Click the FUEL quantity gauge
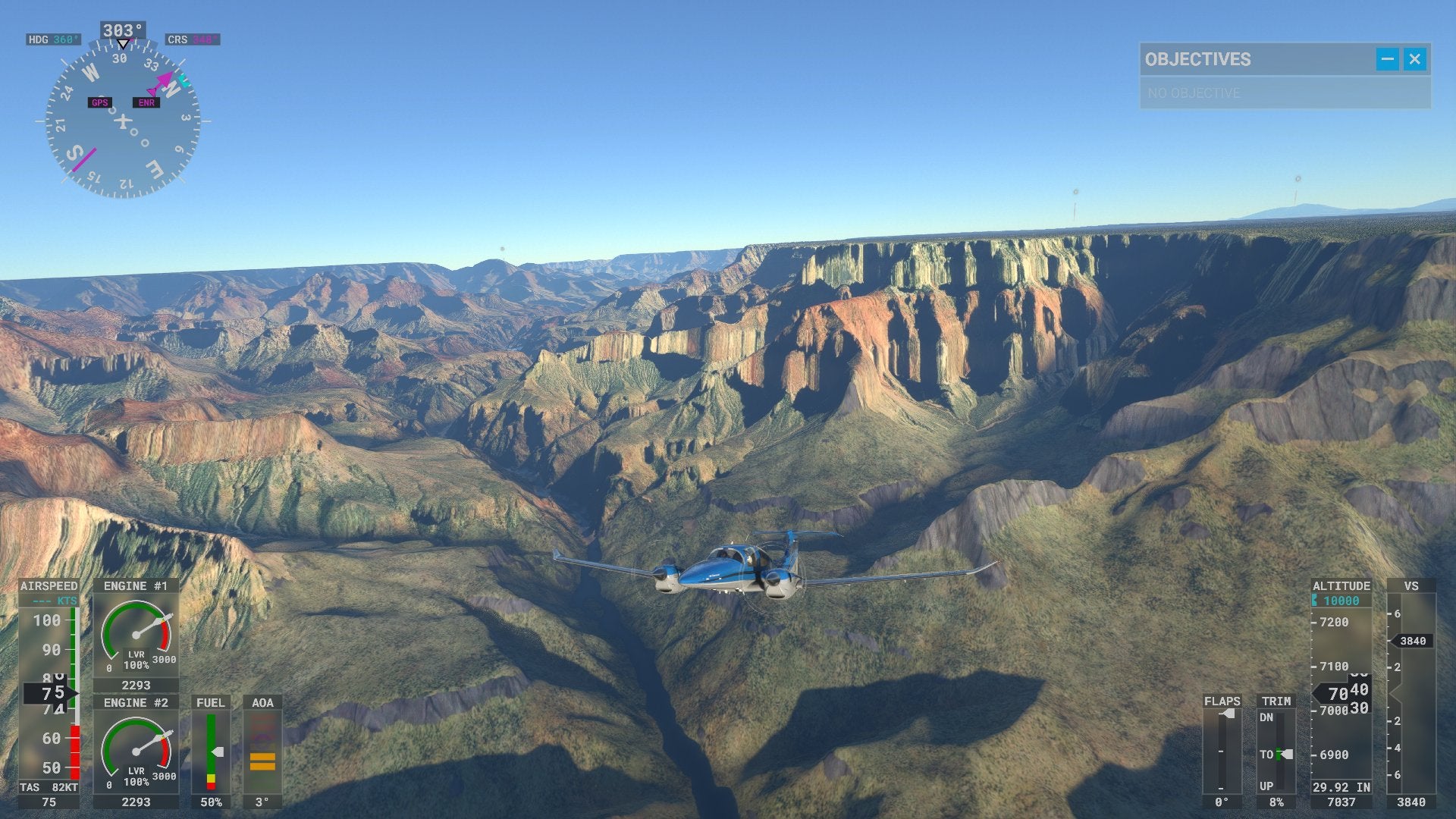 (211, 751)
